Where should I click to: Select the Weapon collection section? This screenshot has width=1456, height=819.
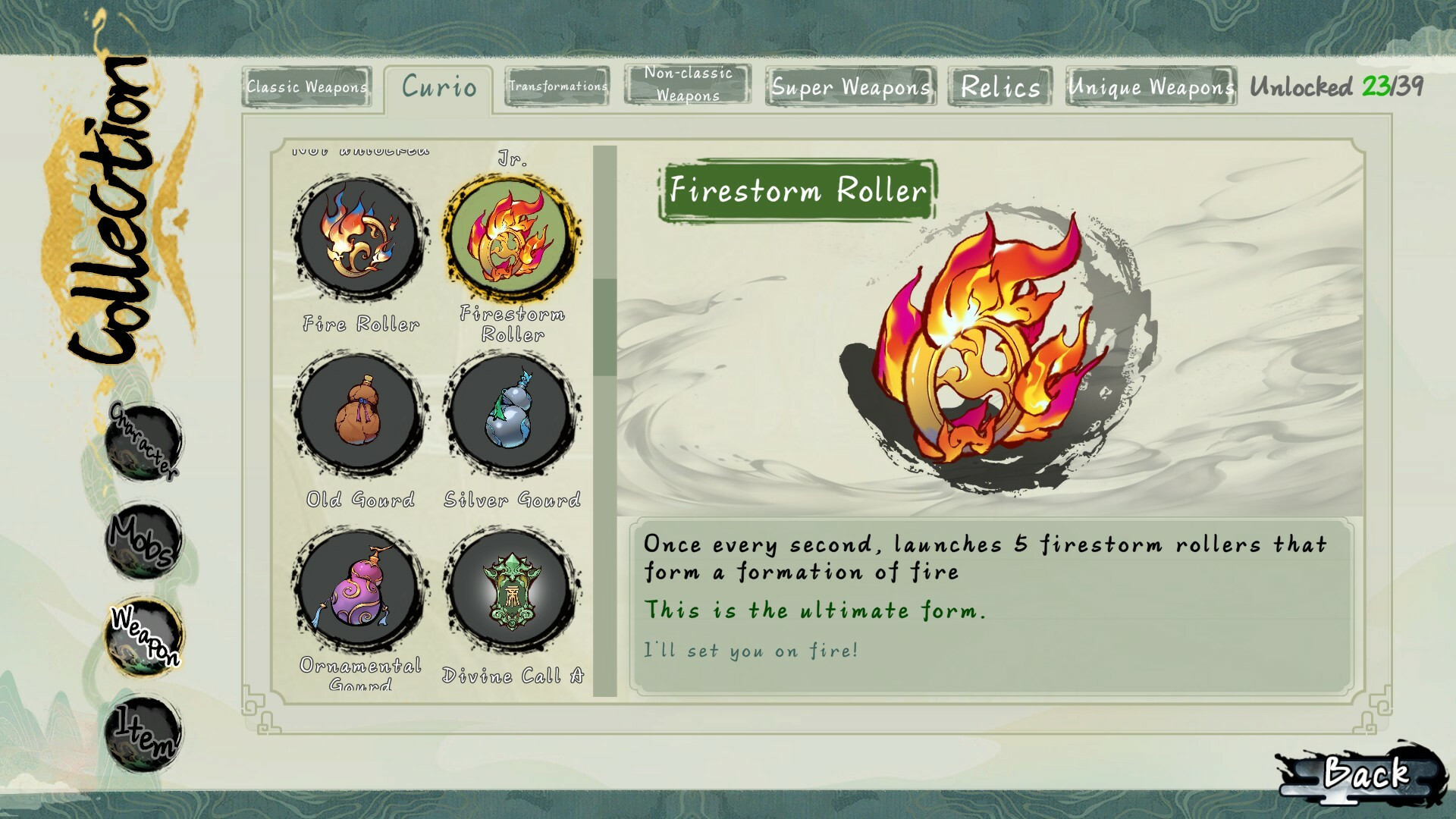click(143, 635)
